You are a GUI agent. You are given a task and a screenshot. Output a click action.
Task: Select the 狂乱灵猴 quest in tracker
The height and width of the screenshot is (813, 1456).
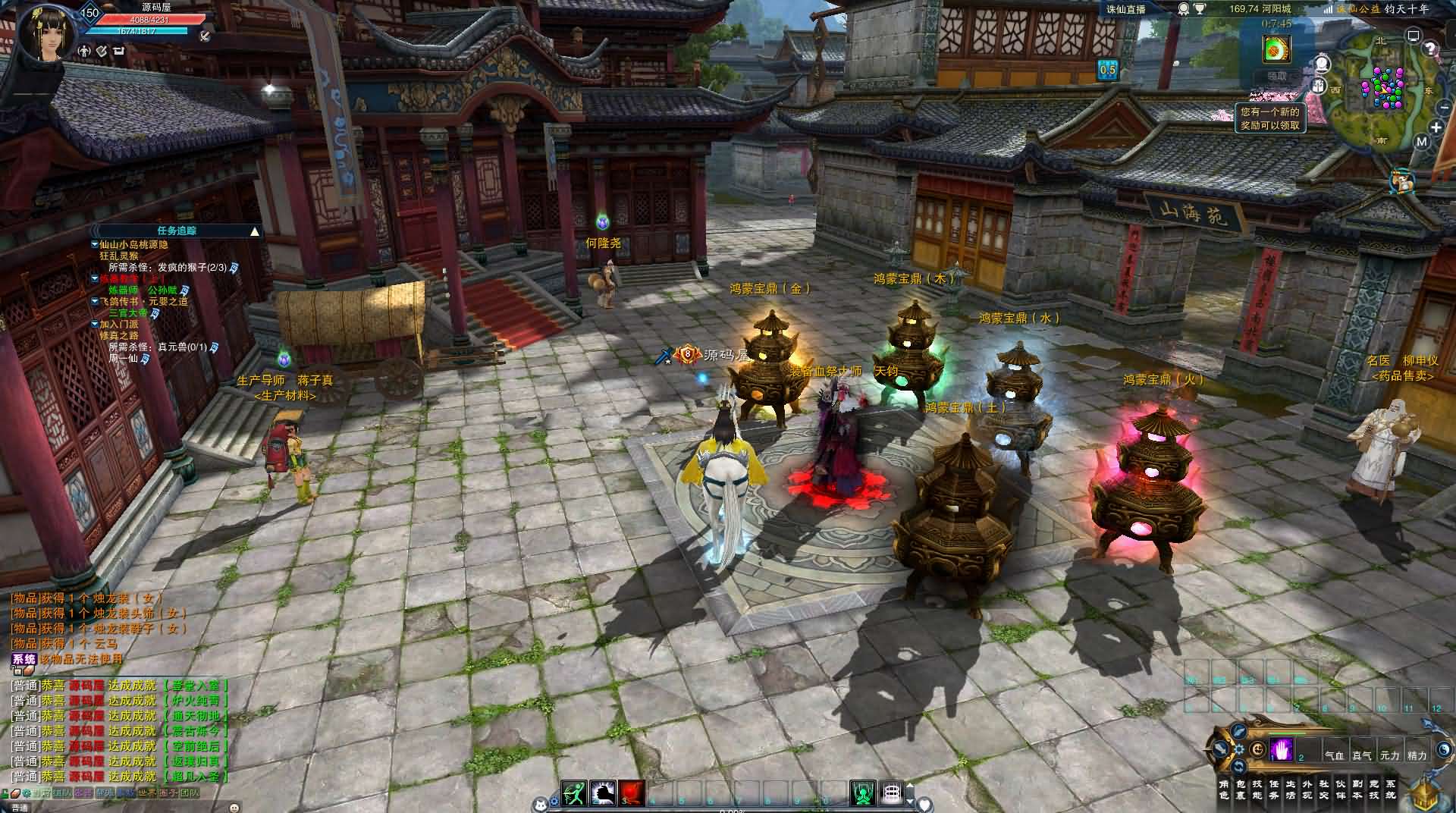119,256
